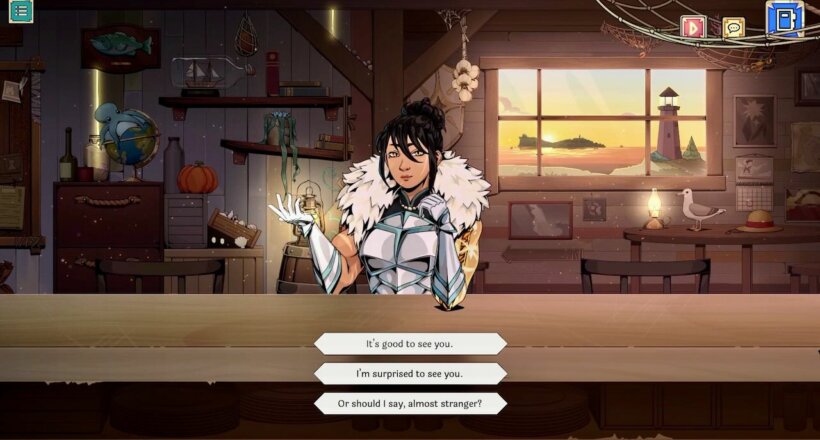This screenshot has width=820, height=440.
Task: Select "I'm surprised to see you." response
Action: (410, 374)
